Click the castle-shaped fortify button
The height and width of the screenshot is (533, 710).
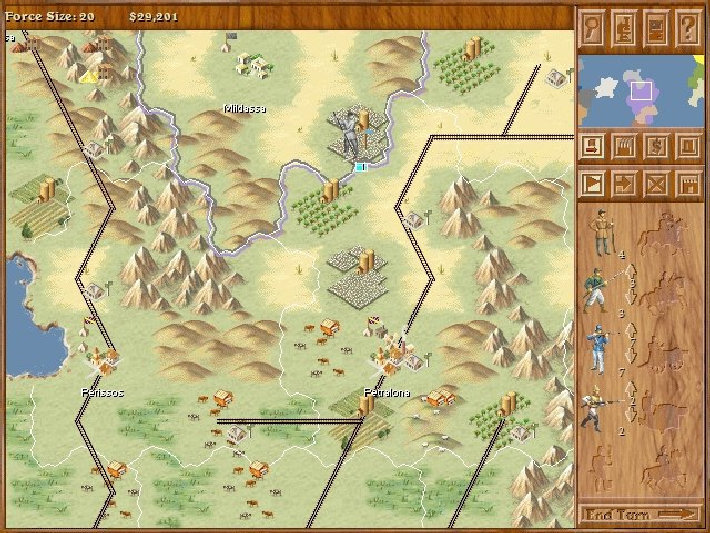pyautogui.click(x=688, y=185)
